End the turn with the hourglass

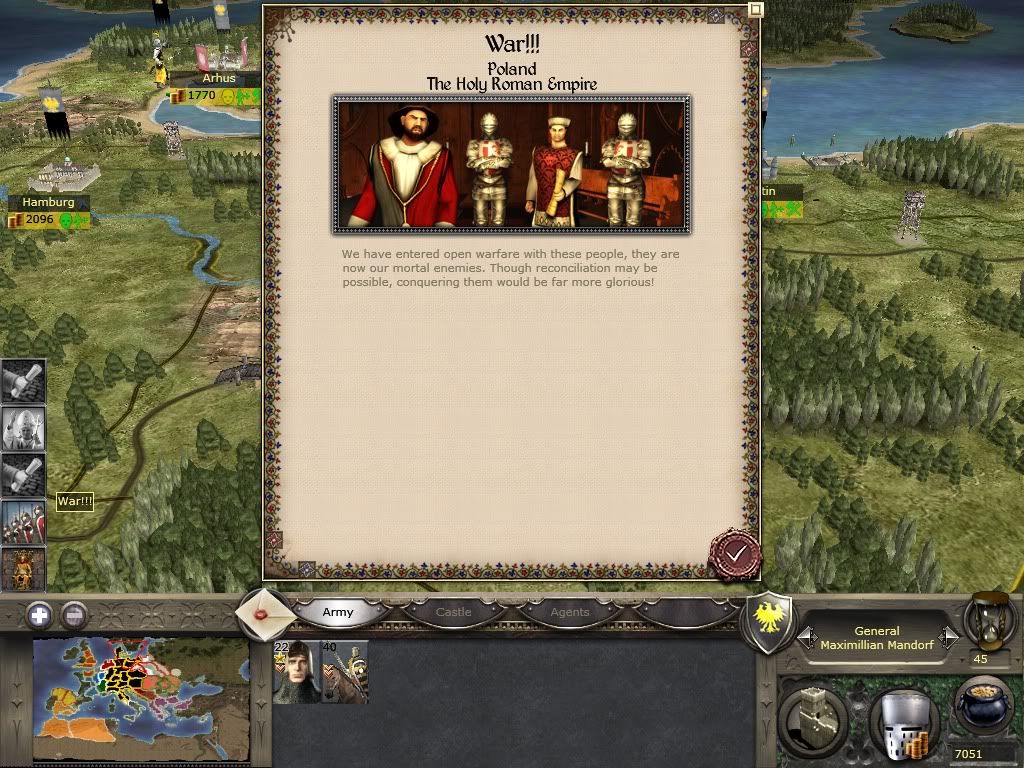990,620
